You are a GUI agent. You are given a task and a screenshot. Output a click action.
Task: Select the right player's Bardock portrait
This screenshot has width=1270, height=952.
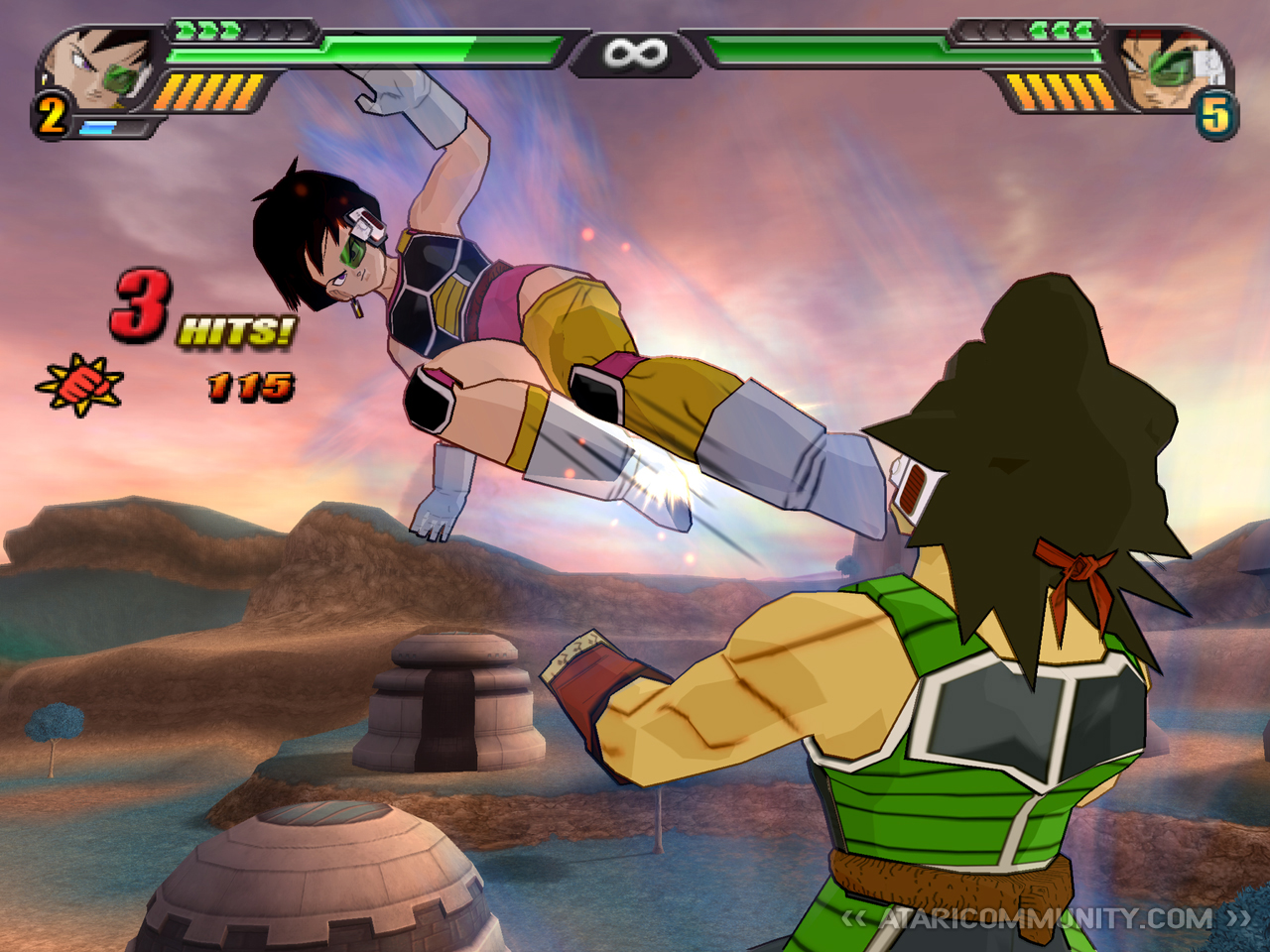[x=1171, y=69]
